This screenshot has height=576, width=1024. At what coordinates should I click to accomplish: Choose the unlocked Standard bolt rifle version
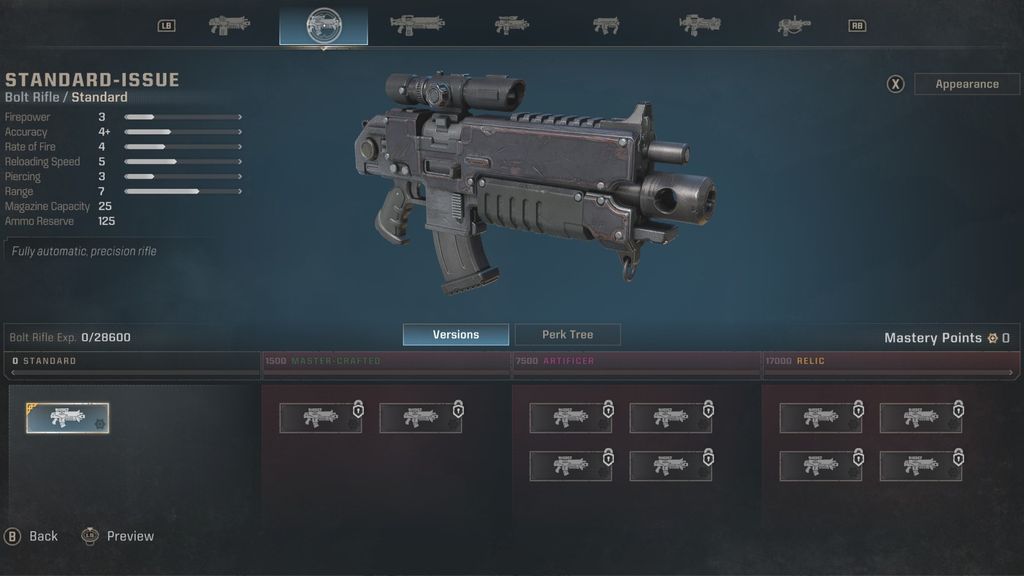(x=68, y=418)
